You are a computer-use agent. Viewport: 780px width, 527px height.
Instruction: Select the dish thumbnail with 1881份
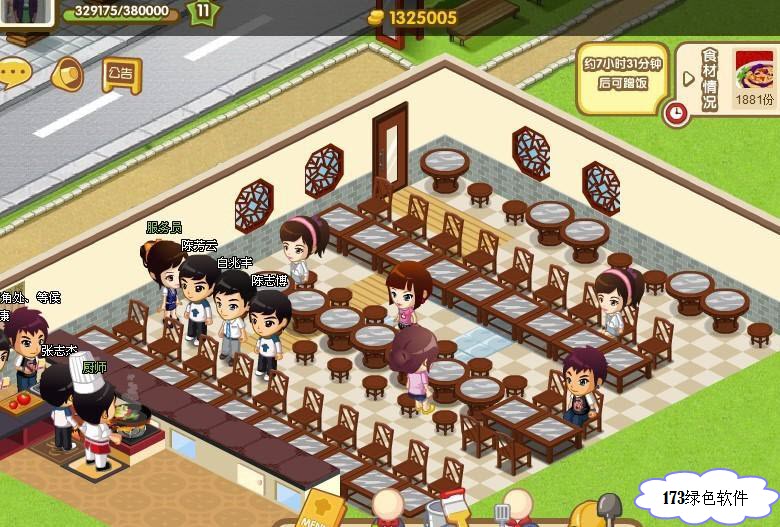[754, 72]
